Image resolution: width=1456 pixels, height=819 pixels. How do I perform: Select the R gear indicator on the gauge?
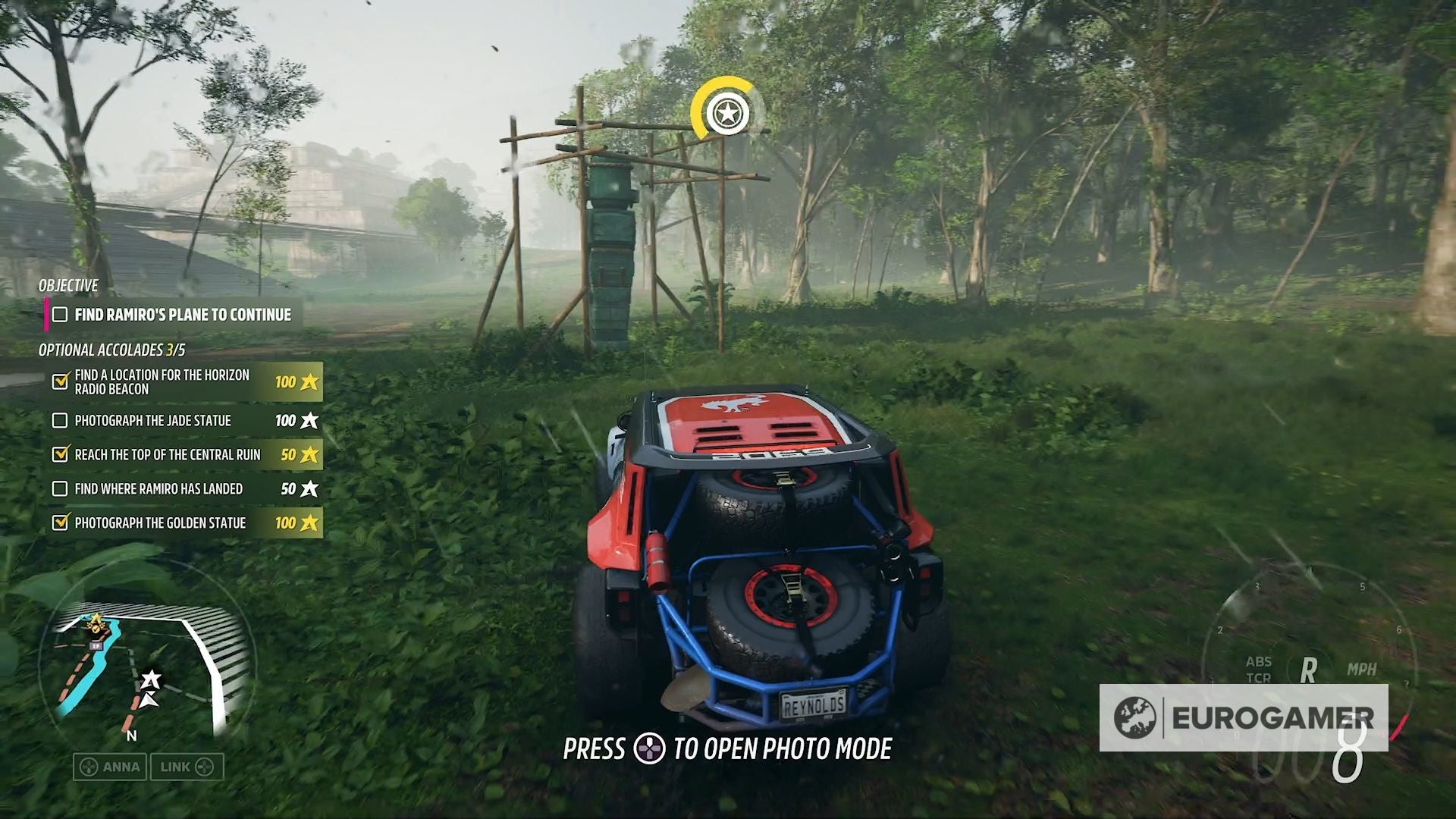click(1307, 670)
